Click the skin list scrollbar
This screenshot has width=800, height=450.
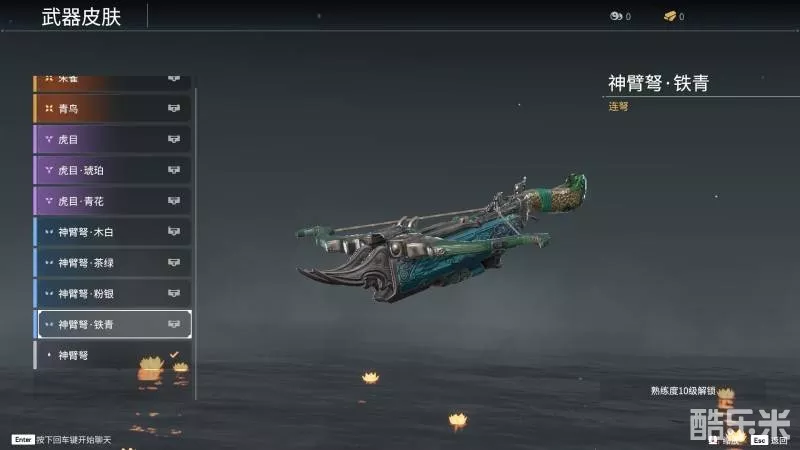tap(196, 240)
